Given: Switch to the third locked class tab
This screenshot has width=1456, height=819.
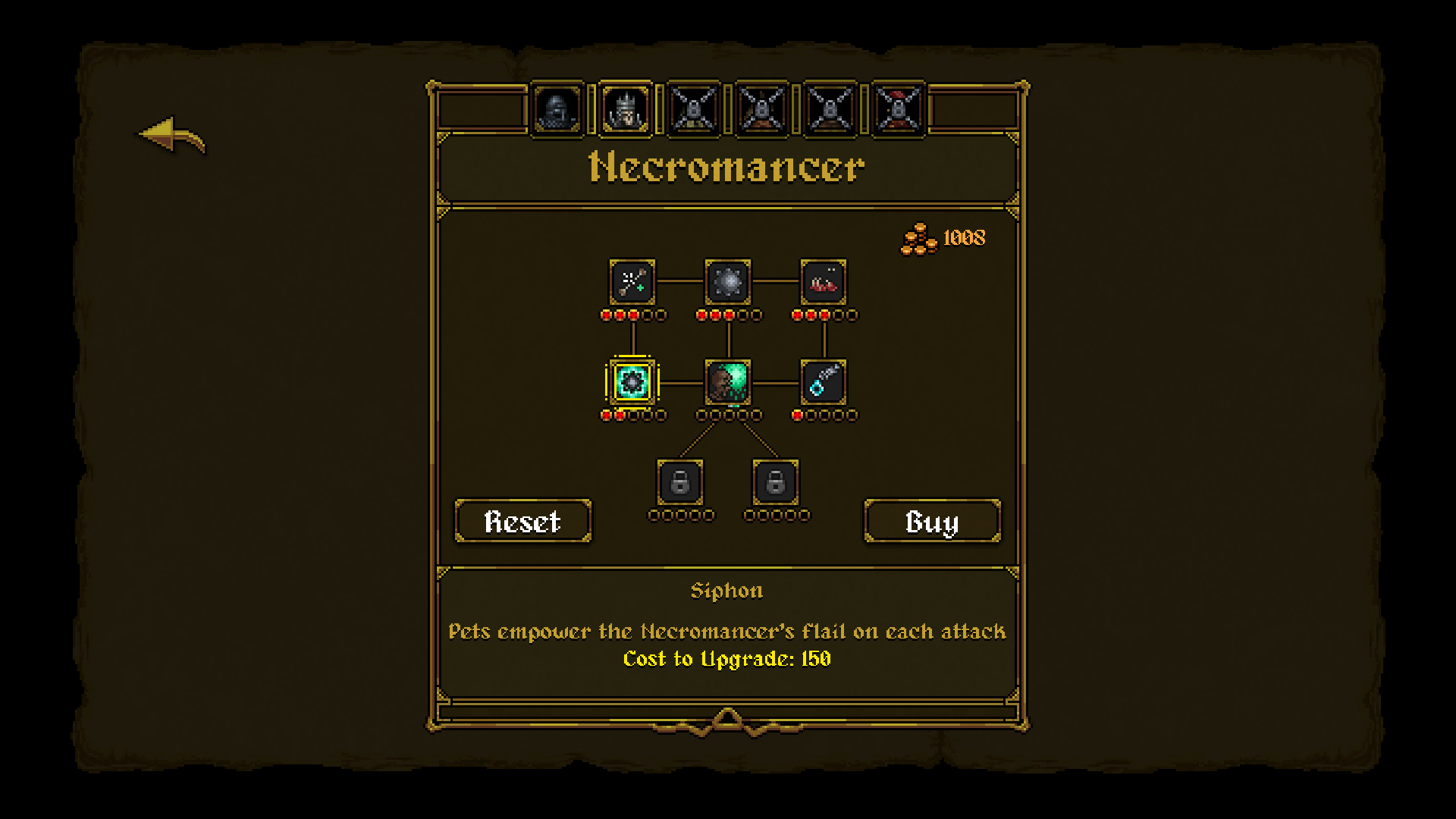Looking at the screenshot, I should point(694,111).
